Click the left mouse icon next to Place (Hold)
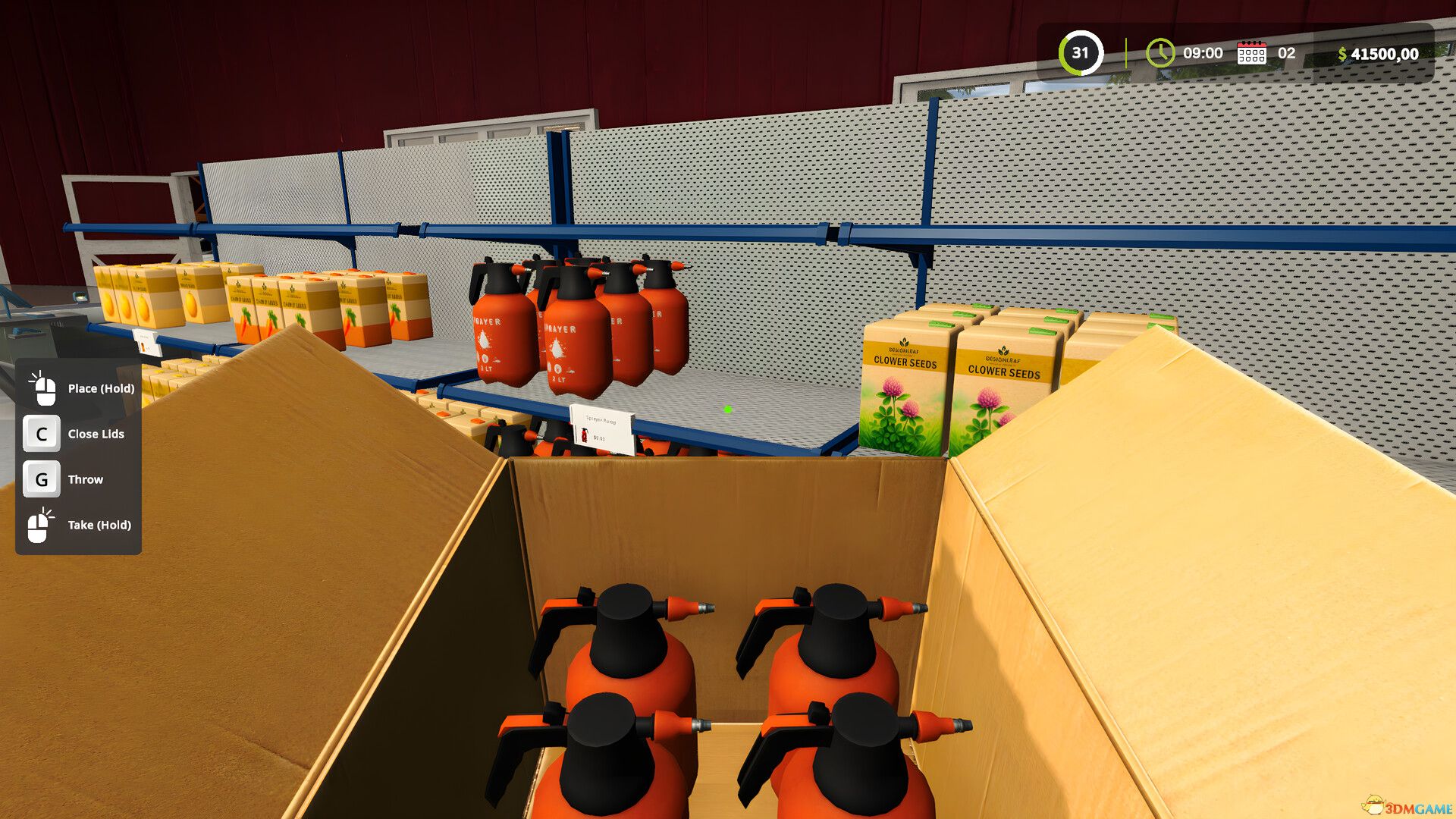This screenshot has width=1456, height=819. (42, 388)
